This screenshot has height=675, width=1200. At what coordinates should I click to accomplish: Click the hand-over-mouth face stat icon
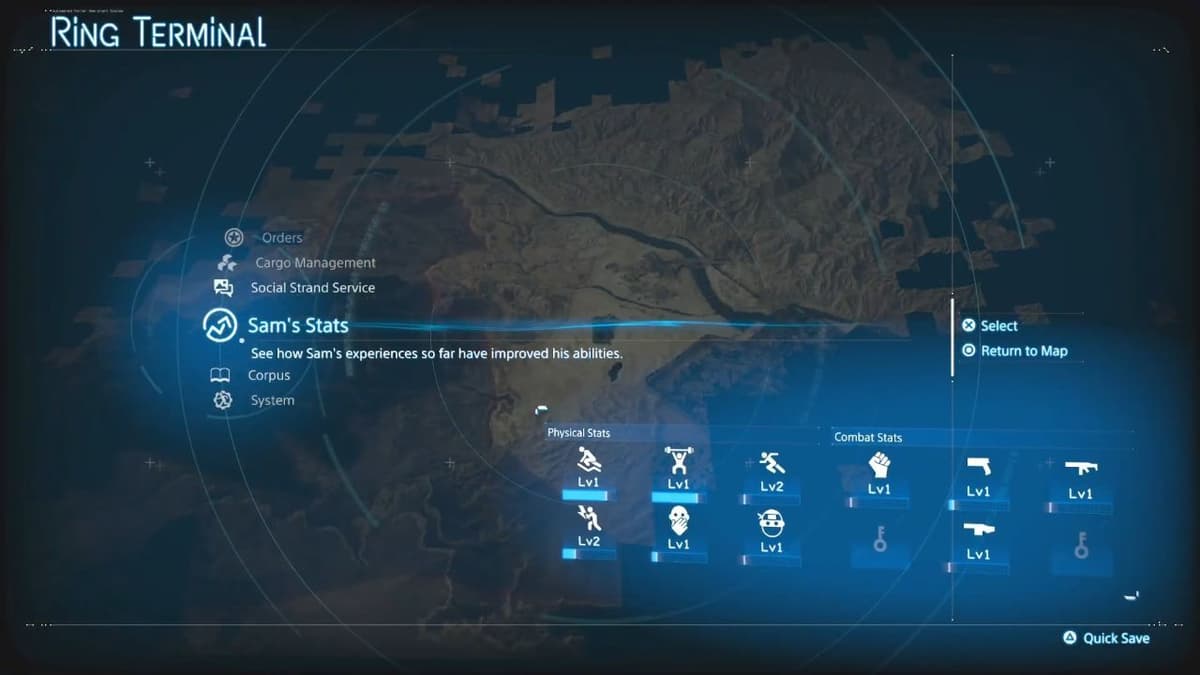(x=678, y=521)
